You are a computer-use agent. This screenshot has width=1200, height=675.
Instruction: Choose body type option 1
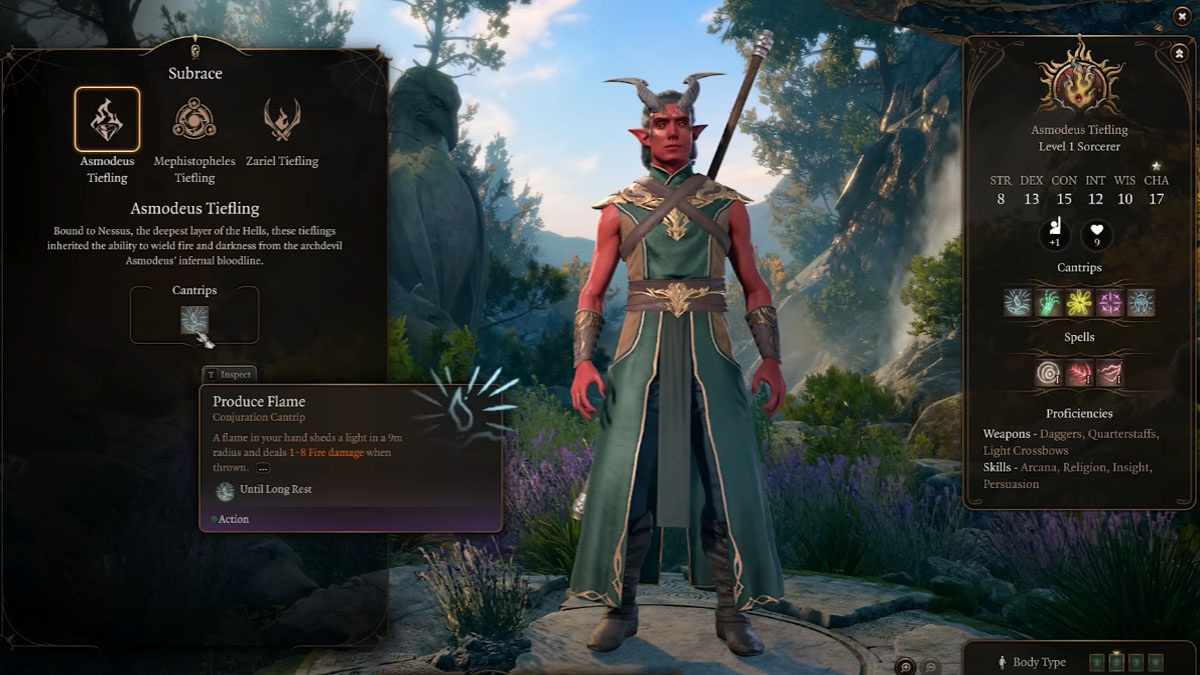point(1096,662)
